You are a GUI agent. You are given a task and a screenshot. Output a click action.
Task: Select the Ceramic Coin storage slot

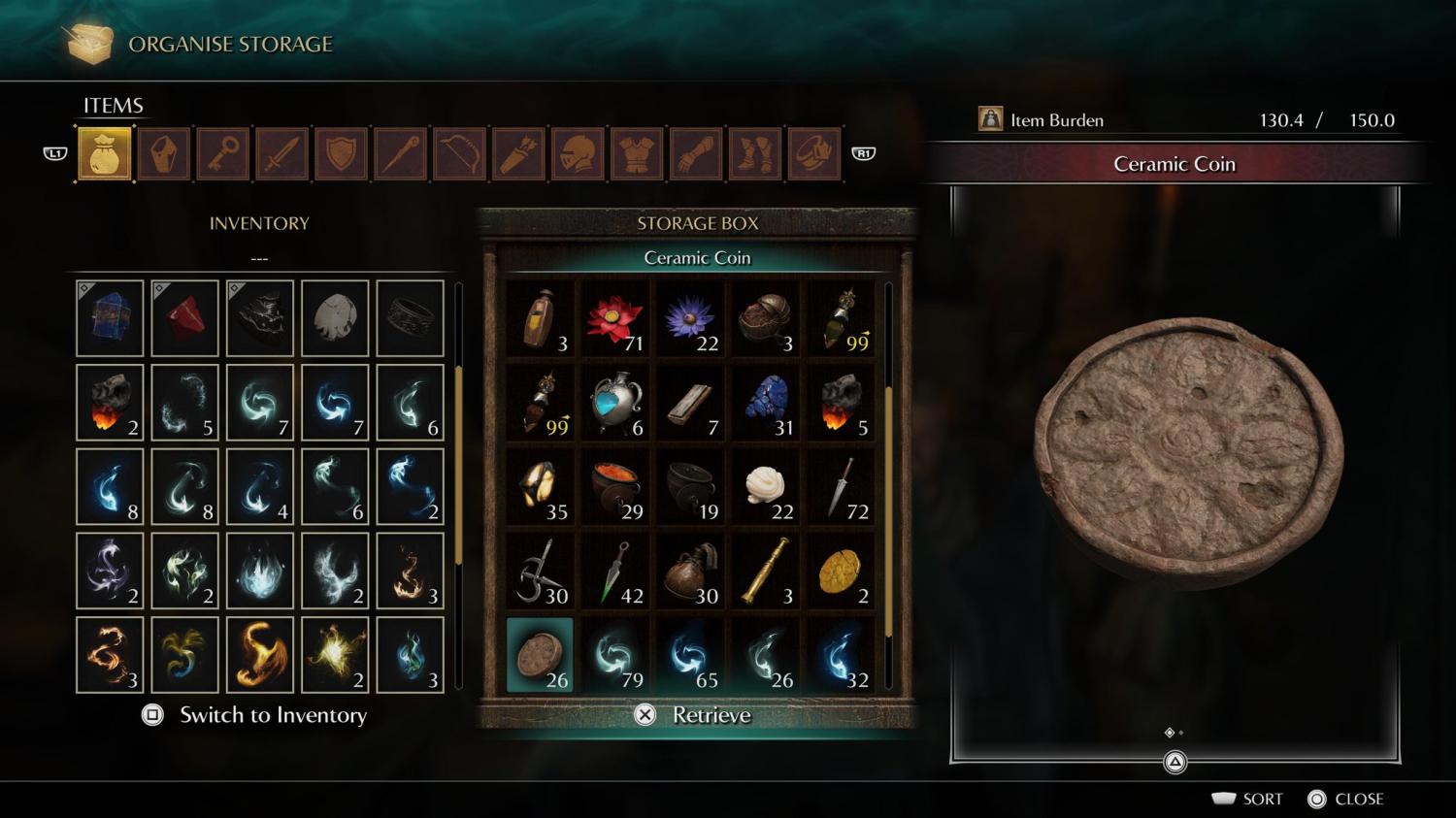click(541, 655)
